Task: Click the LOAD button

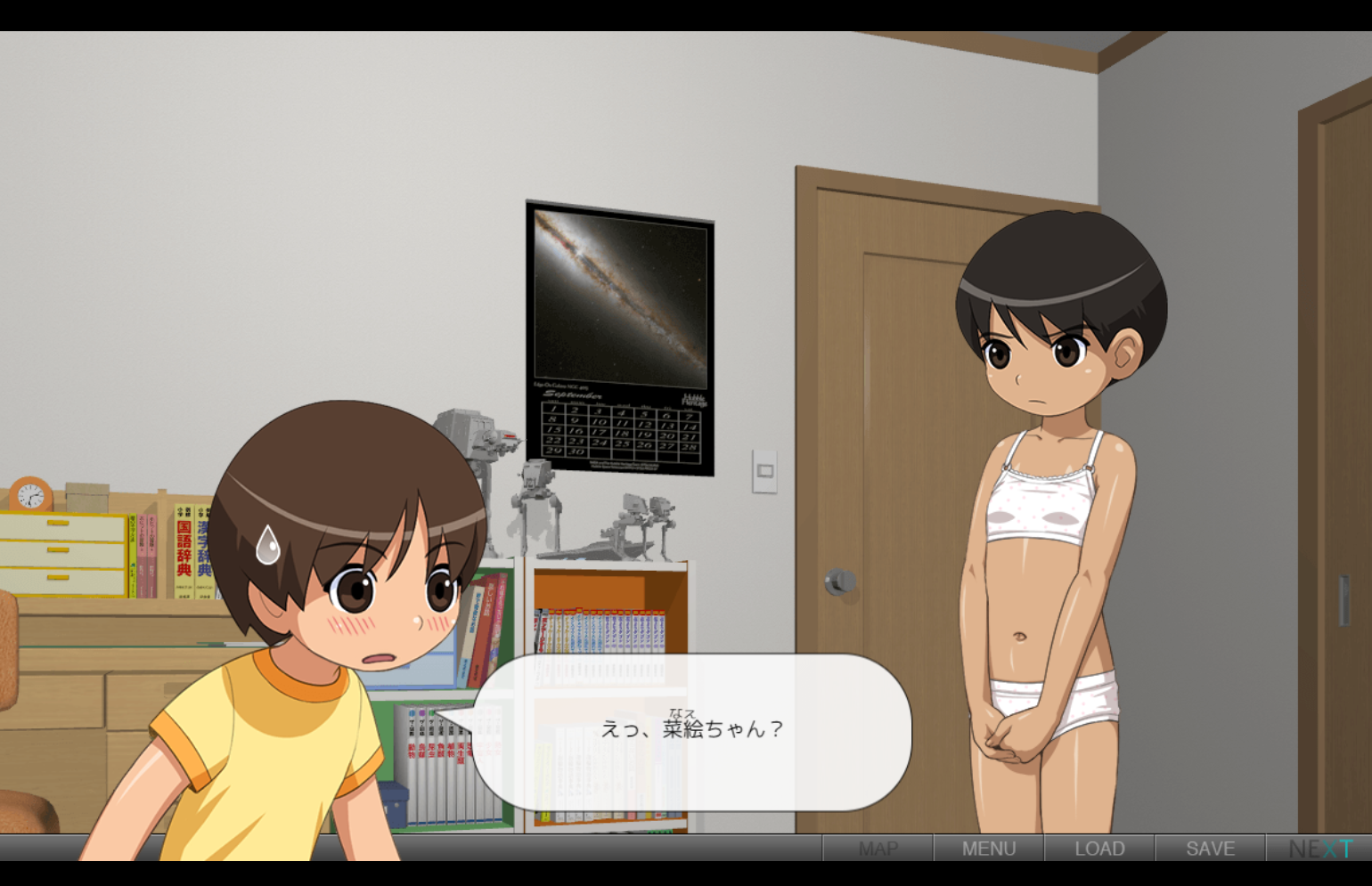Action: tap(1099, 849)
